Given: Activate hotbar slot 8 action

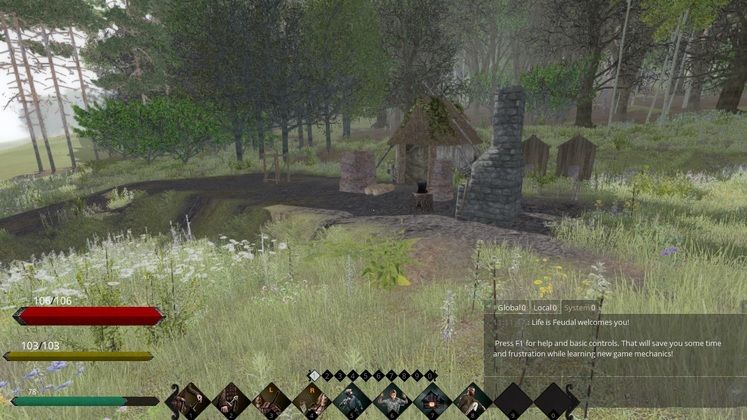Looking at the screenshot, I should point(472,401).
